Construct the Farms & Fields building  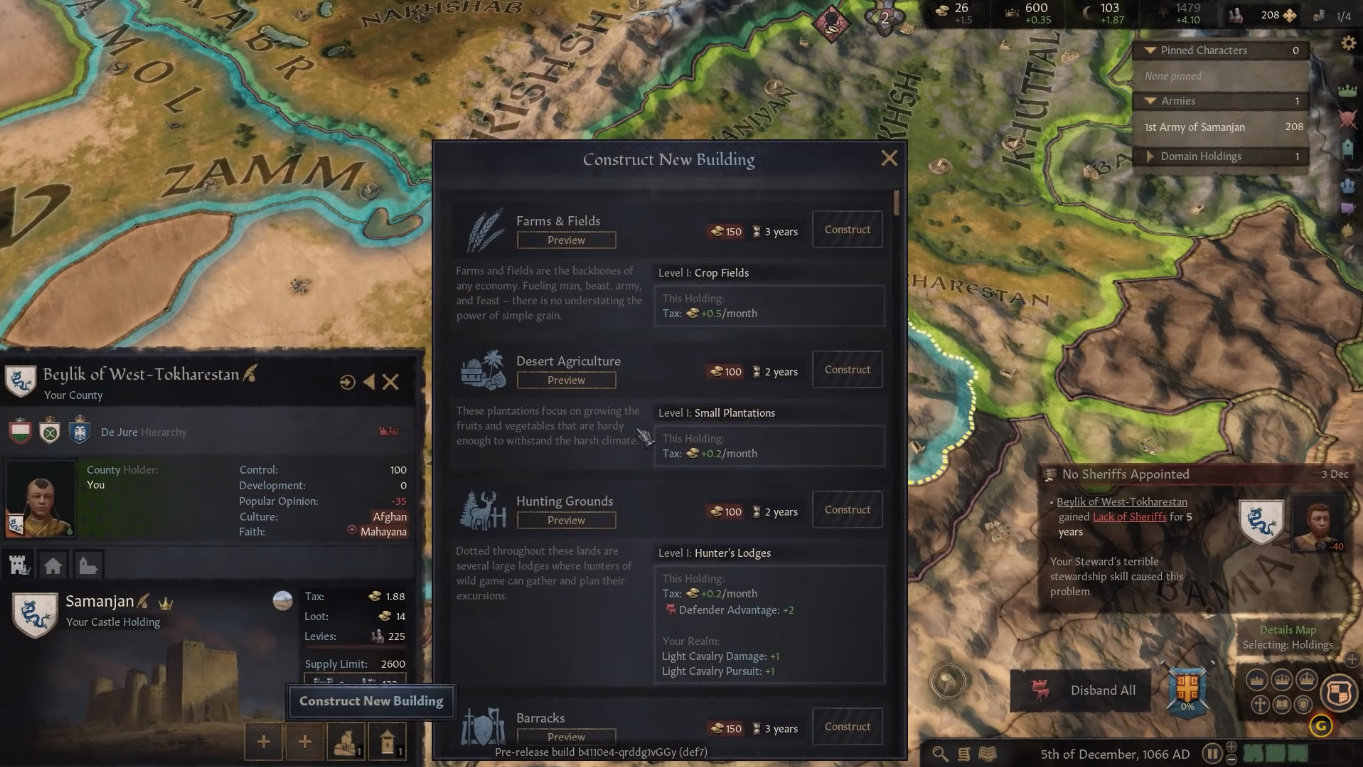[x=847, y=229]
